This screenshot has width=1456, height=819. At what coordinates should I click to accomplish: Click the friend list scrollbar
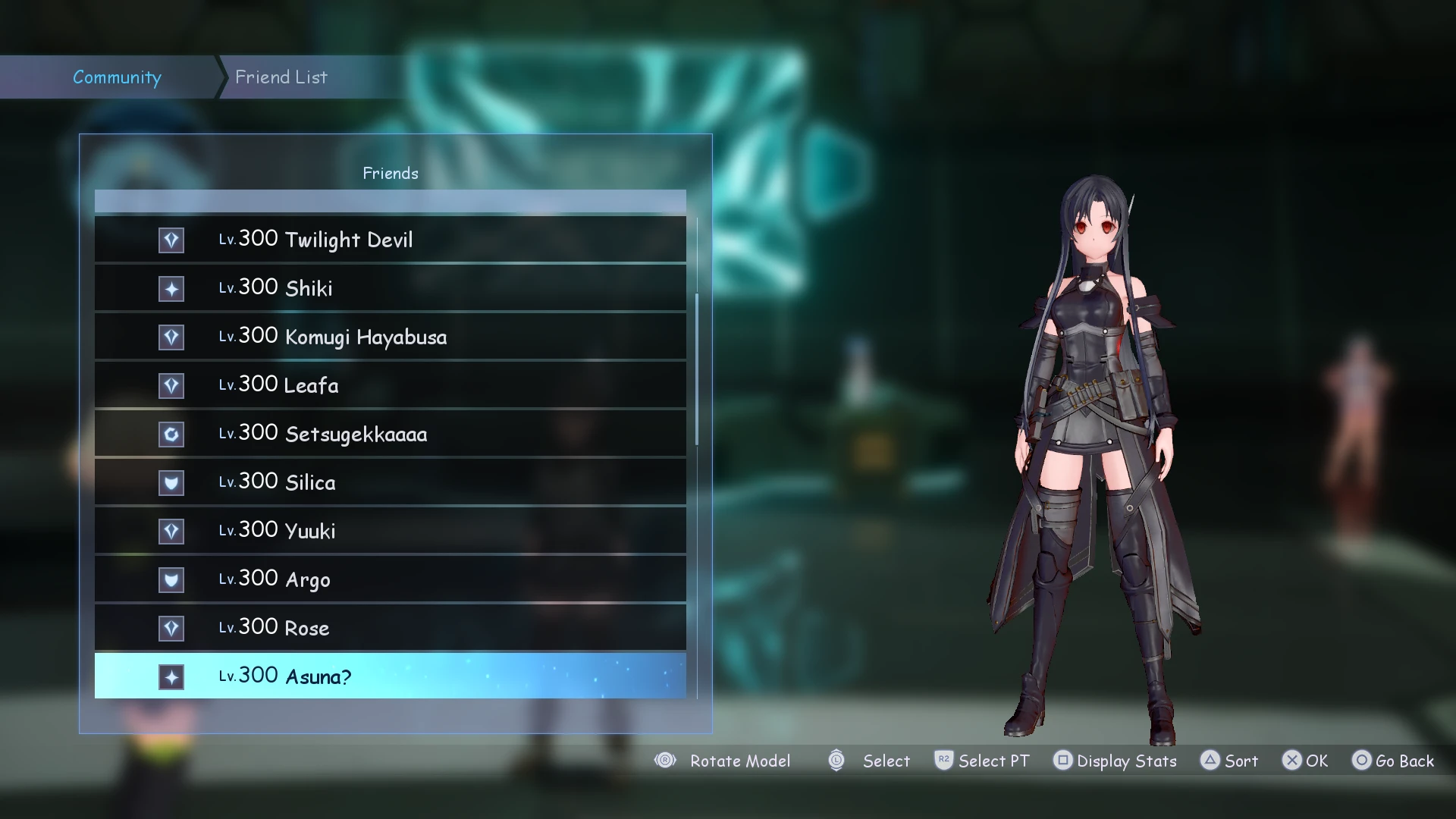(x=697, y=369)
